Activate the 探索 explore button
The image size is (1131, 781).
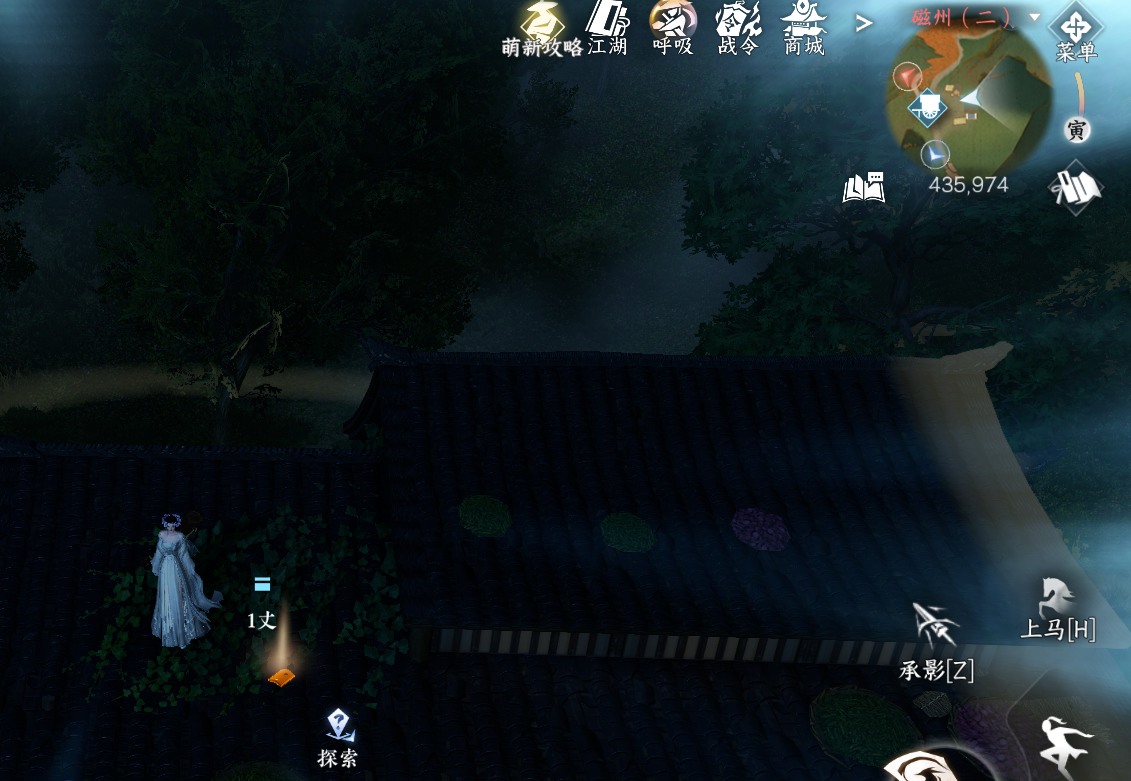339,735
